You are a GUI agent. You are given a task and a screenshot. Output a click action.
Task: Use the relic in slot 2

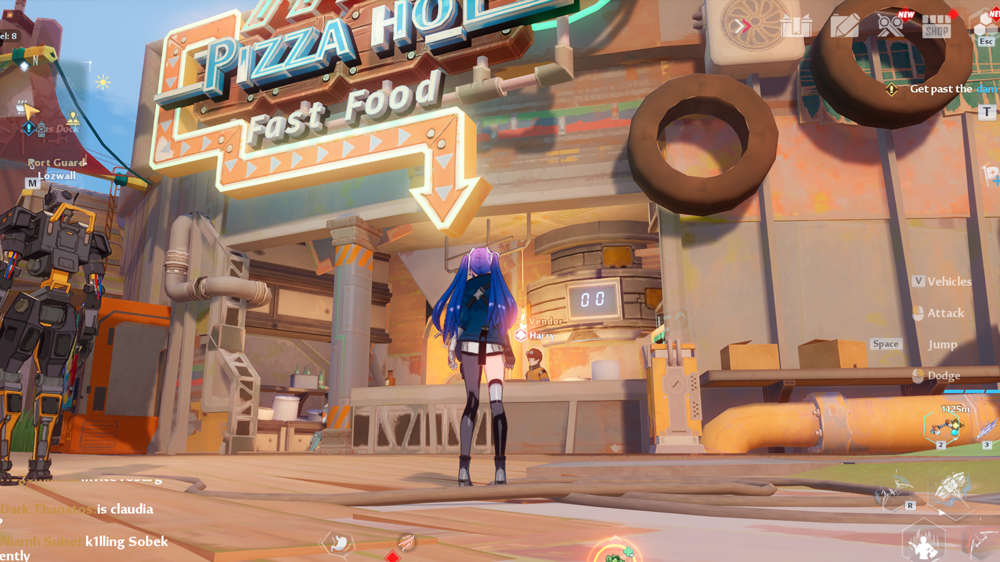point(945,427)
